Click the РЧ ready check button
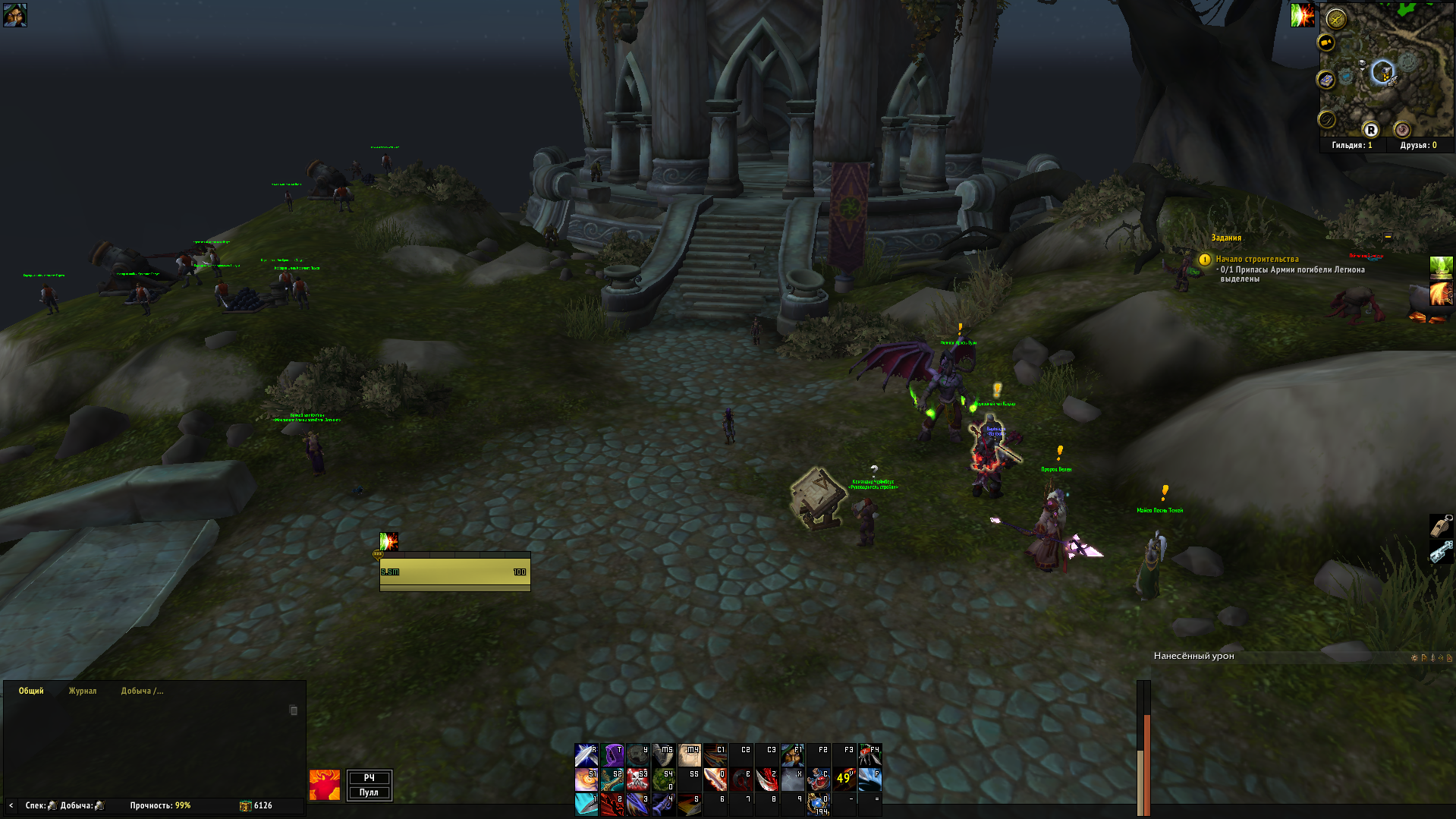 tap(369, 777)
